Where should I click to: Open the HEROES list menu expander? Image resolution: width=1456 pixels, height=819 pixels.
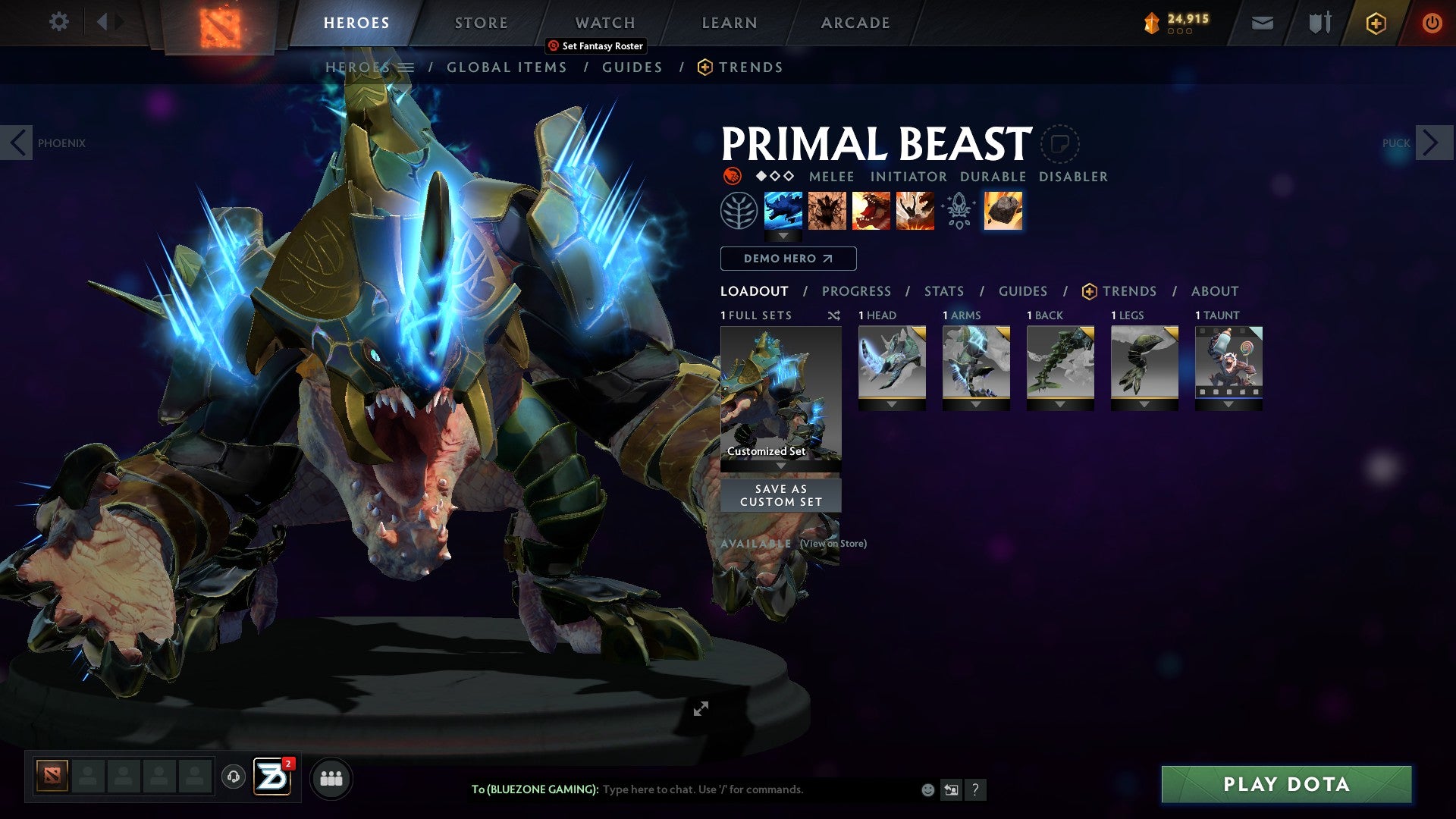[x=407, y=67]
